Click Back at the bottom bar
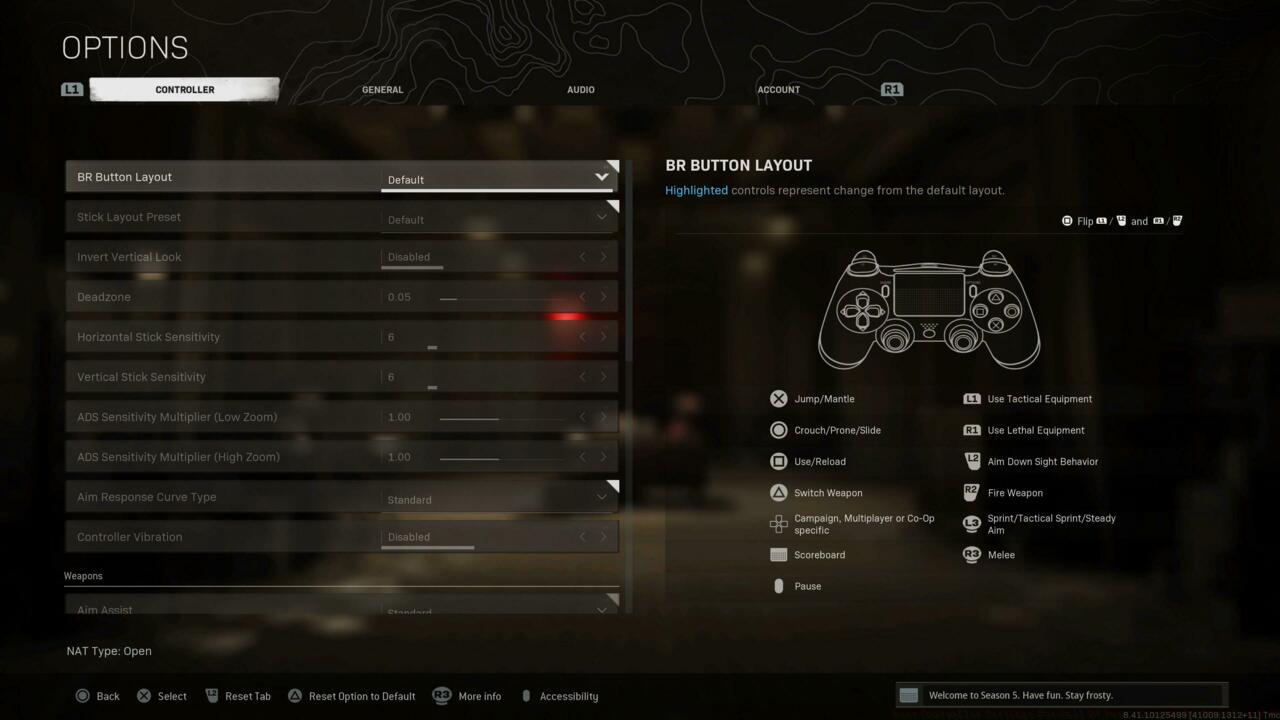The image size is (1280, 720). [x=98, y=696]
